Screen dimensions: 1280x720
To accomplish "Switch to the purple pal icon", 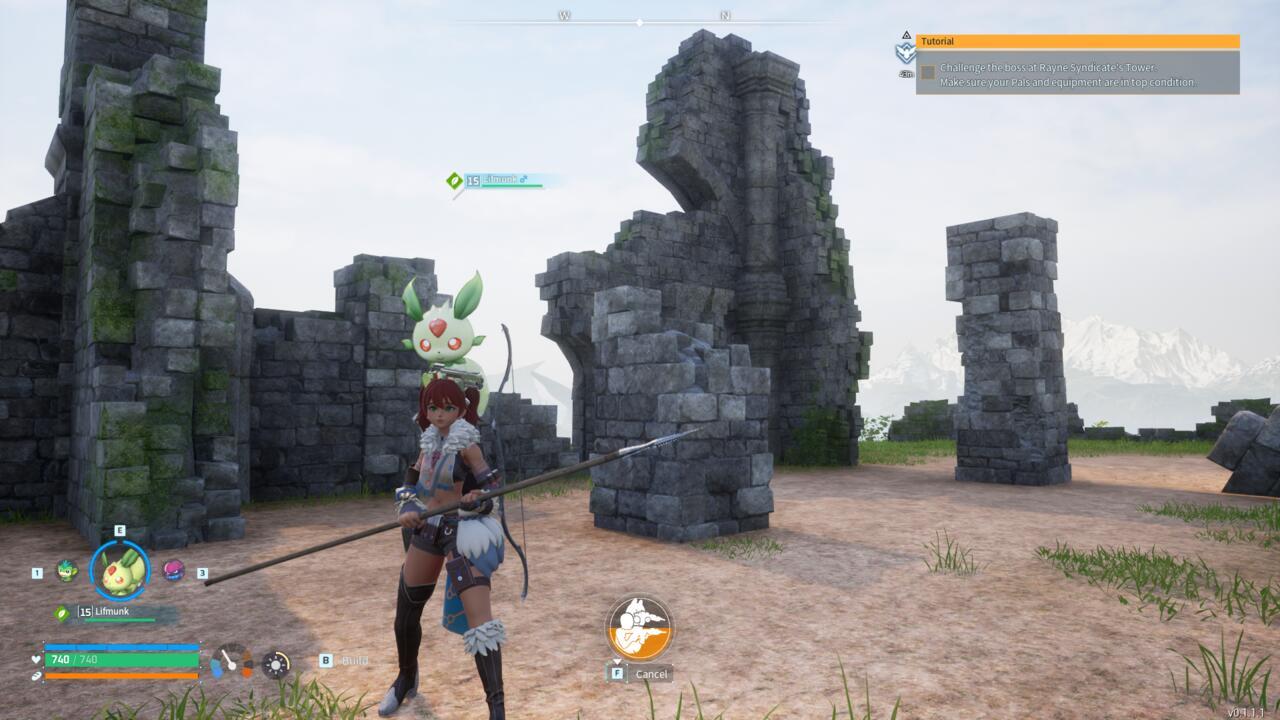I will point(173,570).
